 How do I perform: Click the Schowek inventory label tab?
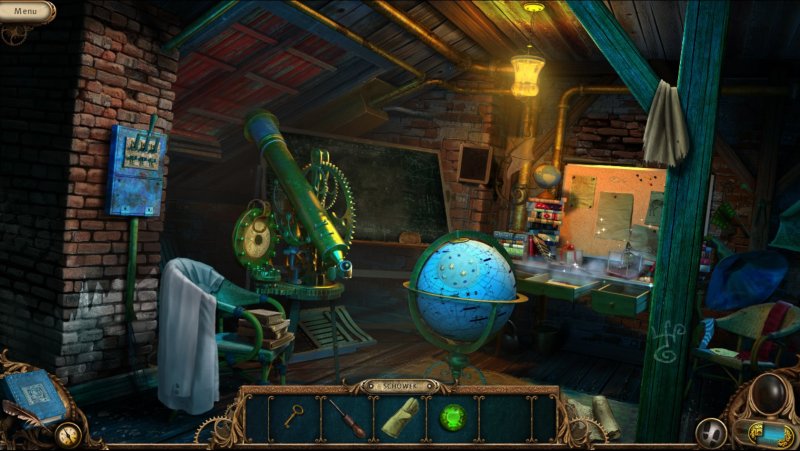click(x=400, y=385)
